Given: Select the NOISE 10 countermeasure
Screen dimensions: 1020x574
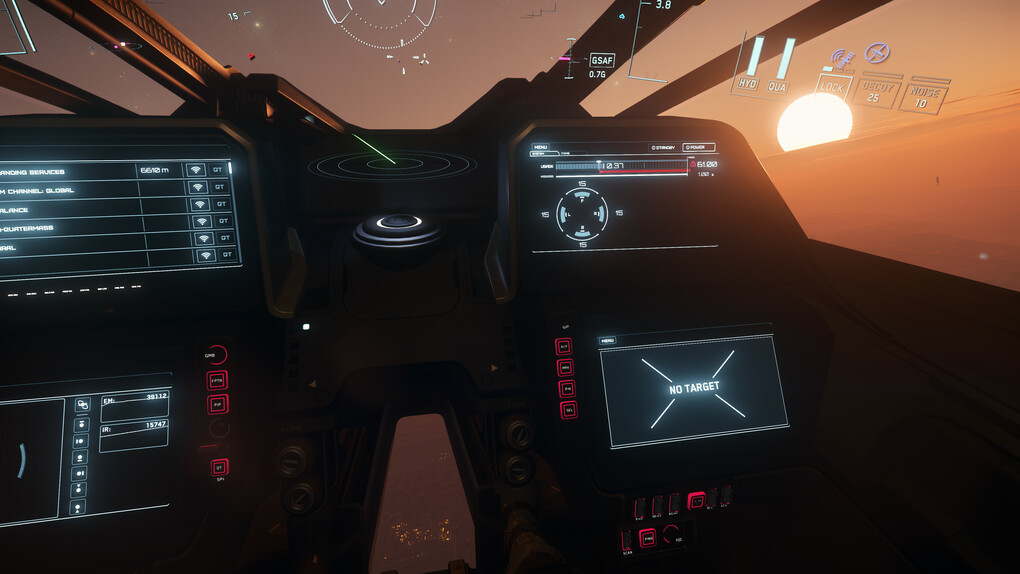Looking at the screenshot, I should (x=927, y=97).
